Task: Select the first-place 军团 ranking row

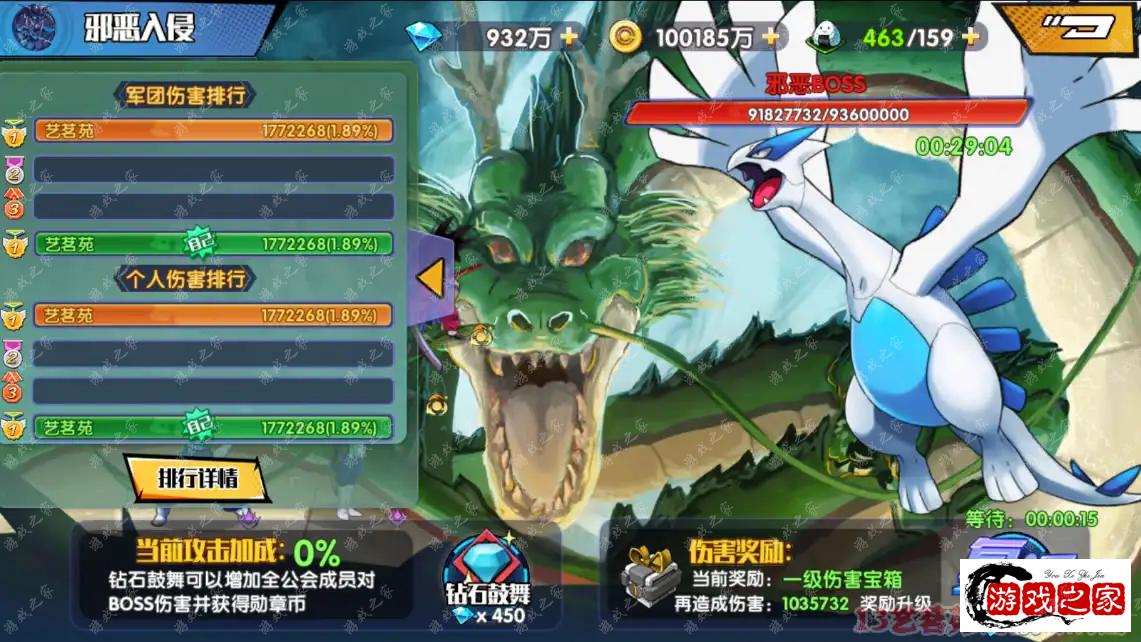Action: pos(214,131)
